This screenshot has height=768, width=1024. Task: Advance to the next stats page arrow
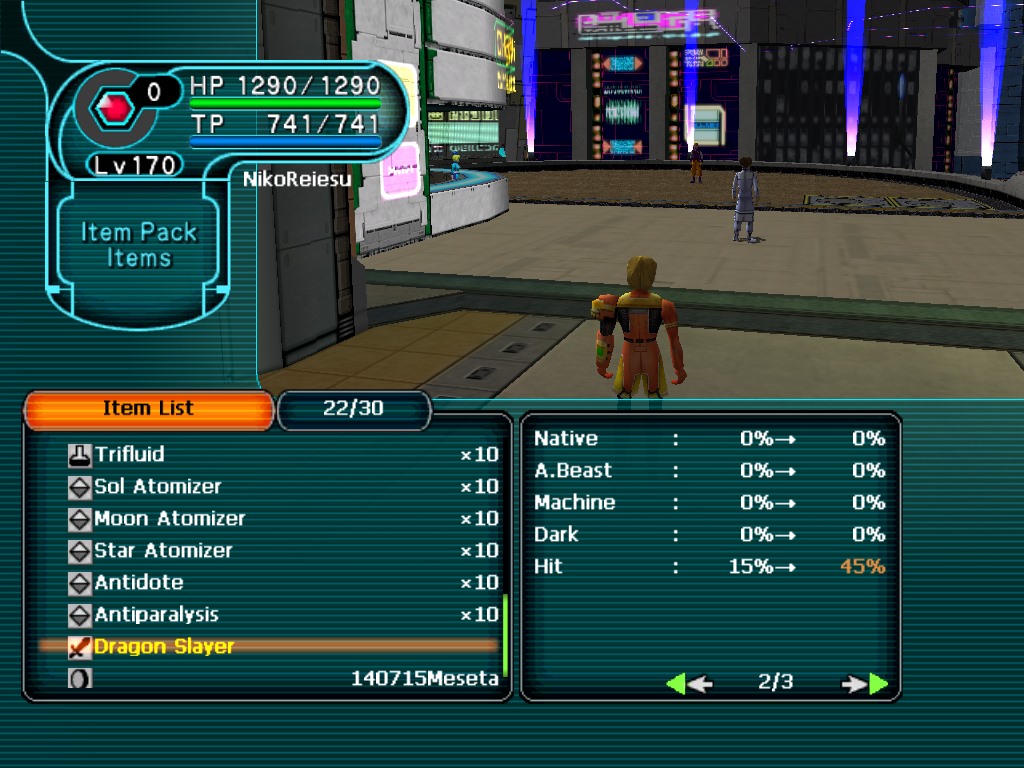tap(866, 684)
